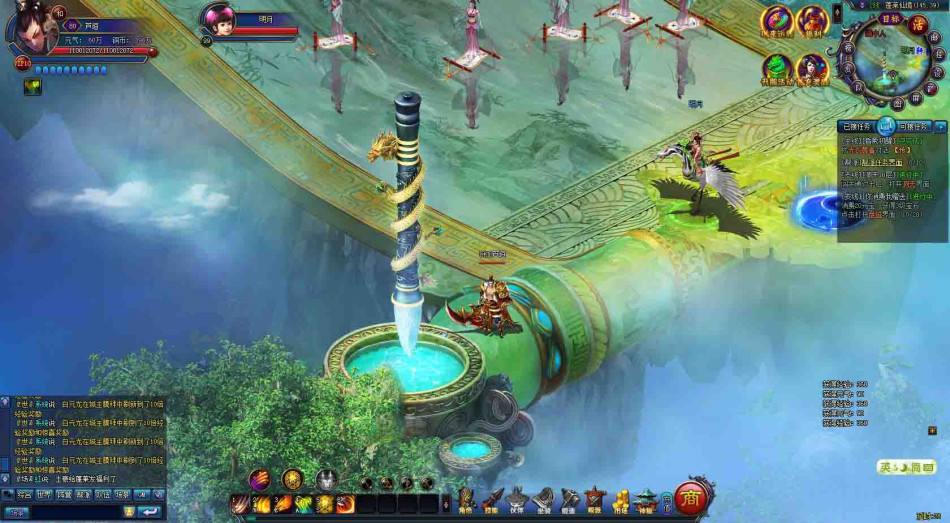Select the 明月 companion portrait
Viewport: 950px width, 523px height.
(x=221, y=20)
